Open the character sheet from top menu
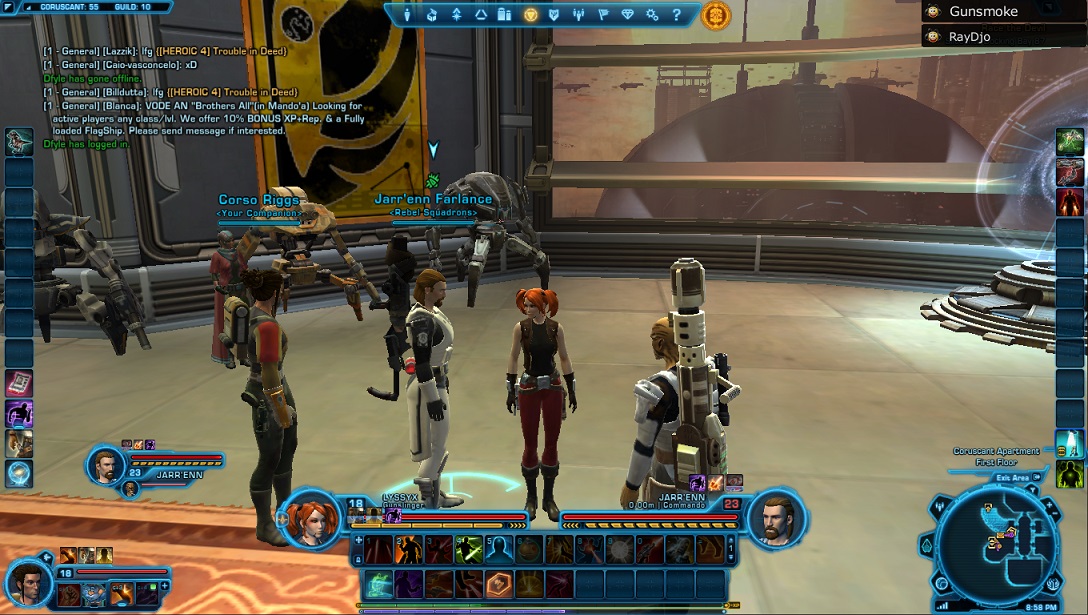The image size is (1088, 615). tap(408, 15)
